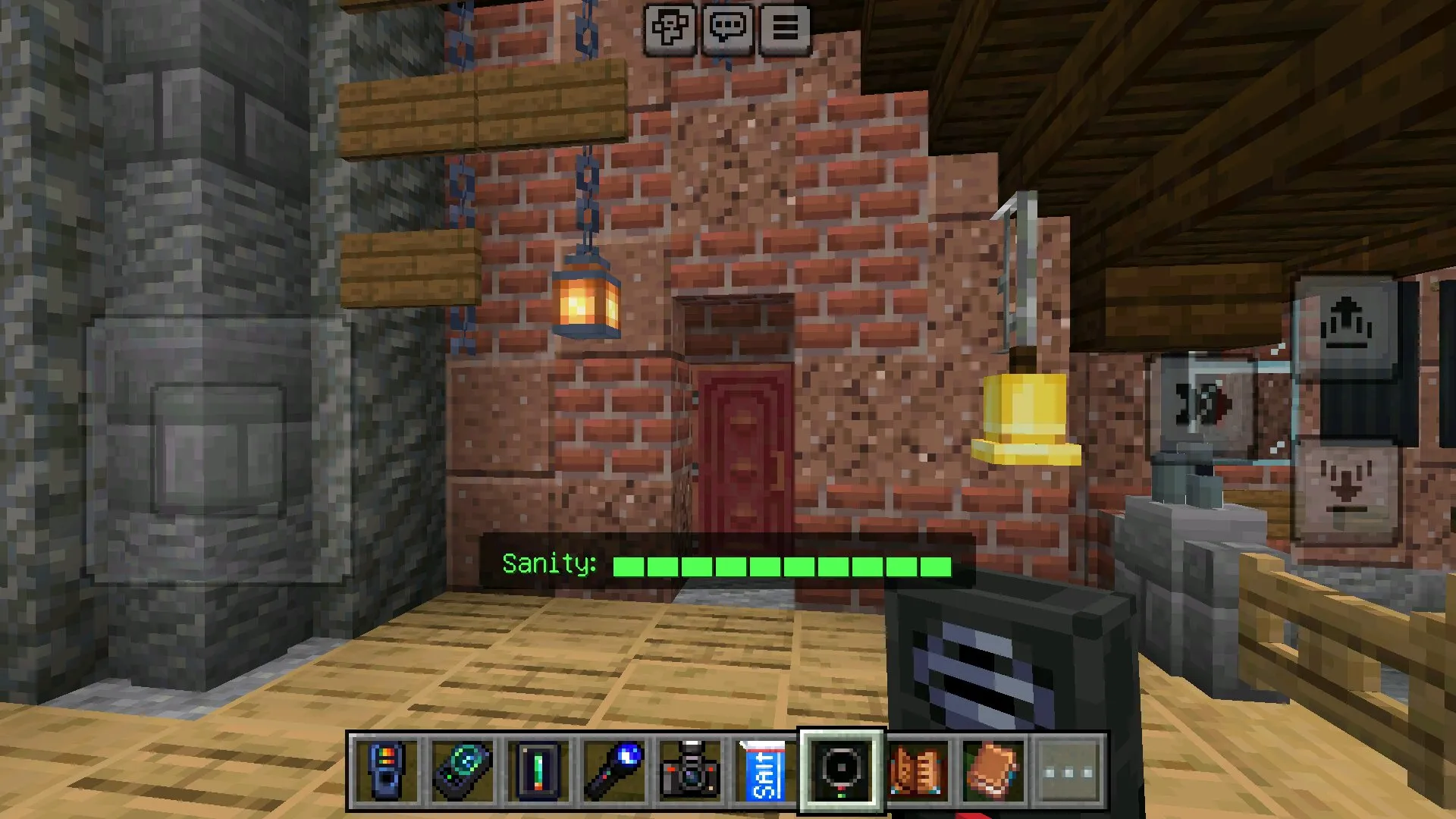Select the photo camera hotbar slot
Viewport: 1456px width, 819px height.
(x=689, y=771)
